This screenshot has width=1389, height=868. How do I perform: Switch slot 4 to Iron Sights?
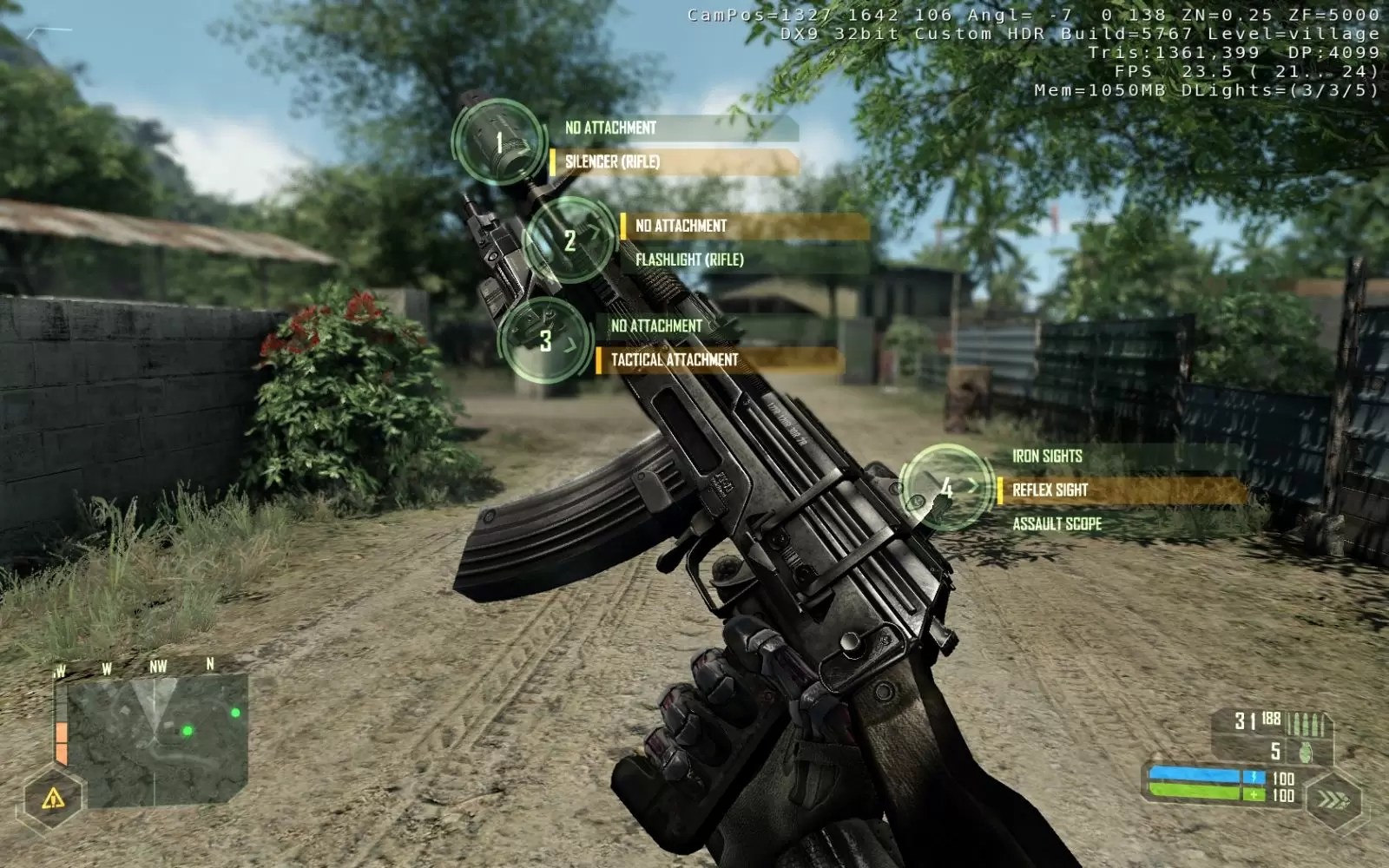coord(1046,455)
